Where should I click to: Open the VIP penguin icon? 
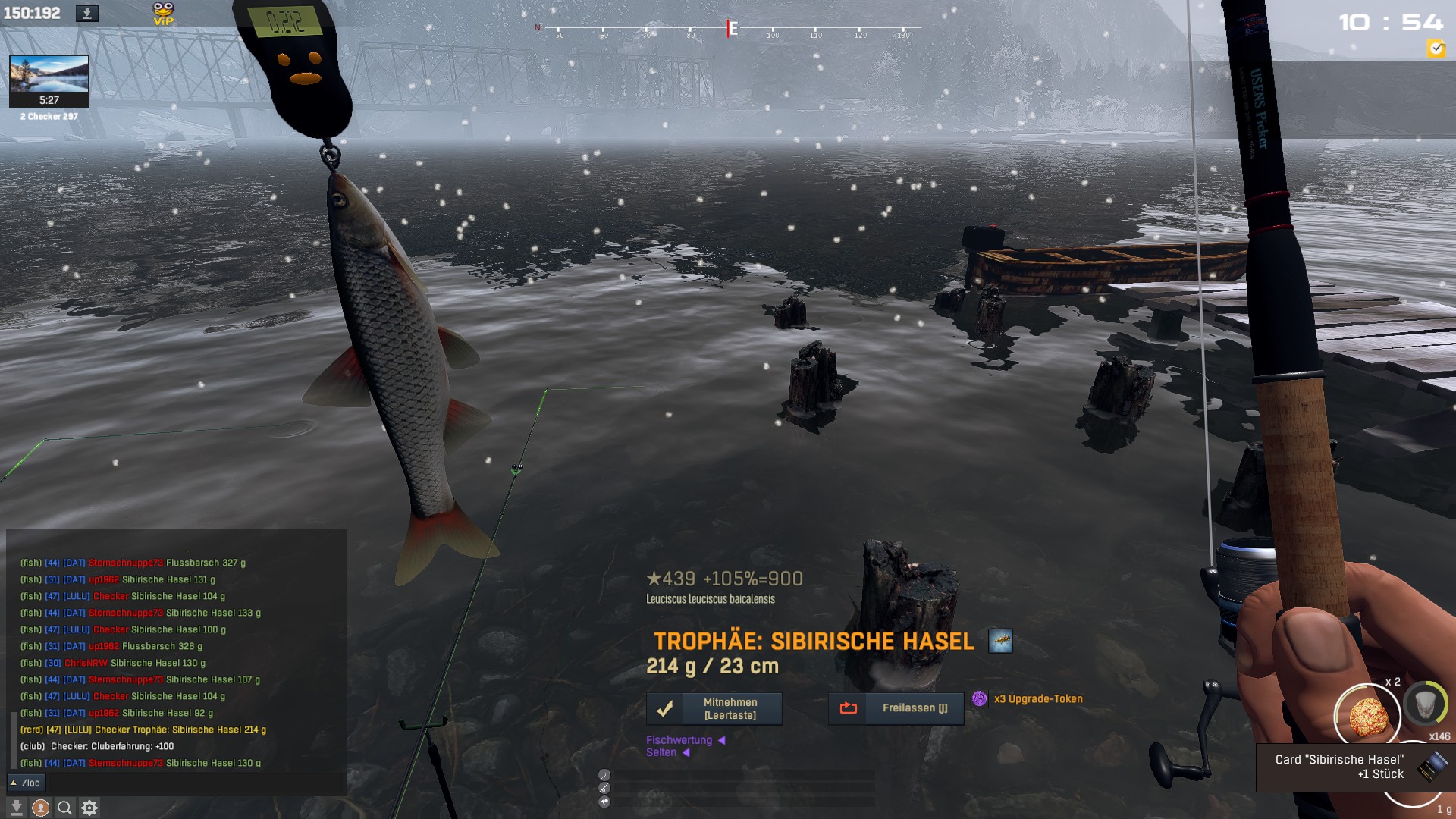tap(163, 14)
